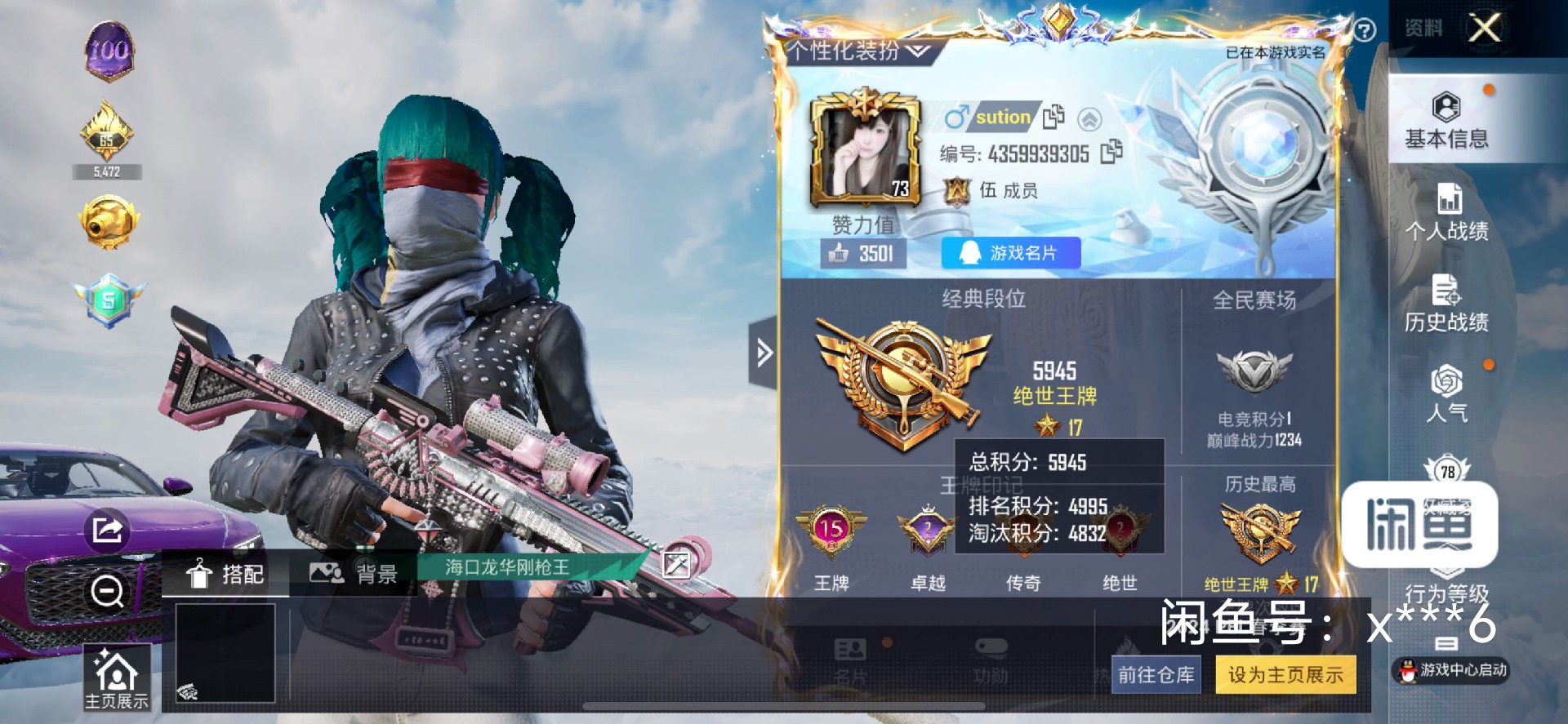Open the player avatar portrait
The width and height of the screenshot is (1568, 724).
[865, 153]
